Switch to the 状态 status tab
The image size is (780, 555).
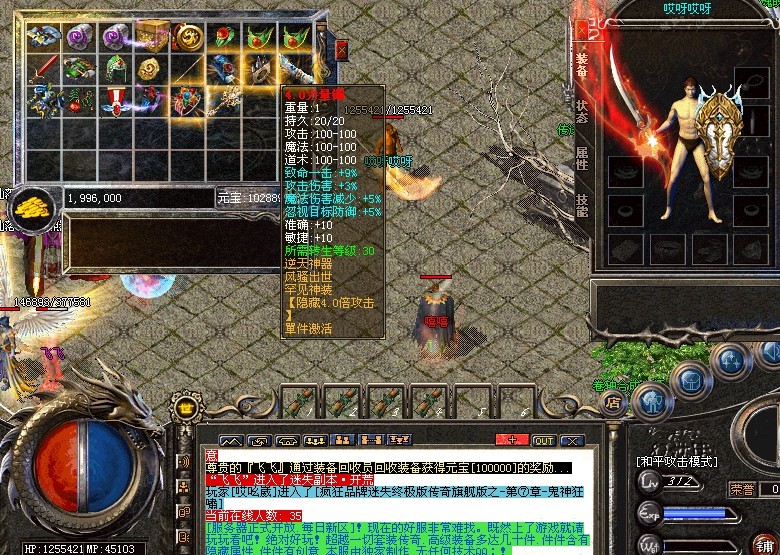(x=581, y=110)
